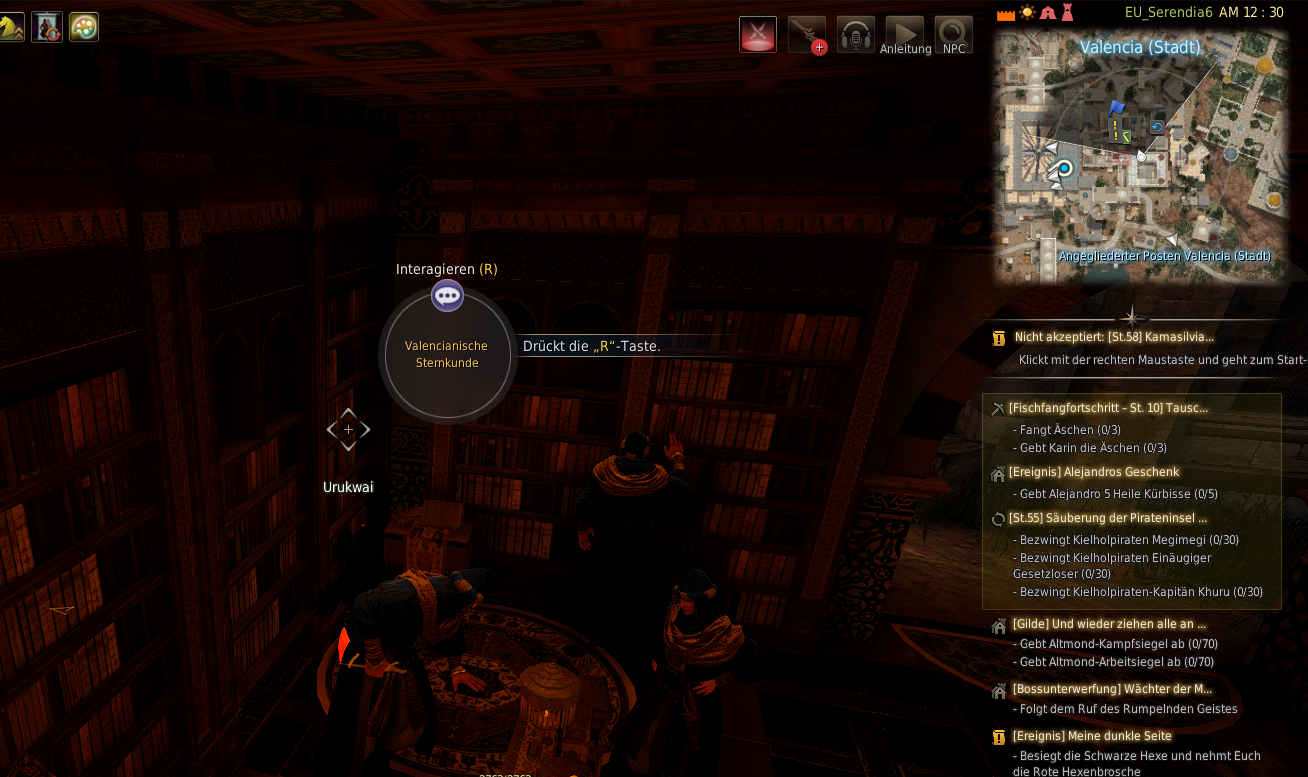Viewport: 1308px width, 777px height.
Task: Select the Alejandros Geschenk event quest
Action: pos(1095,472)
